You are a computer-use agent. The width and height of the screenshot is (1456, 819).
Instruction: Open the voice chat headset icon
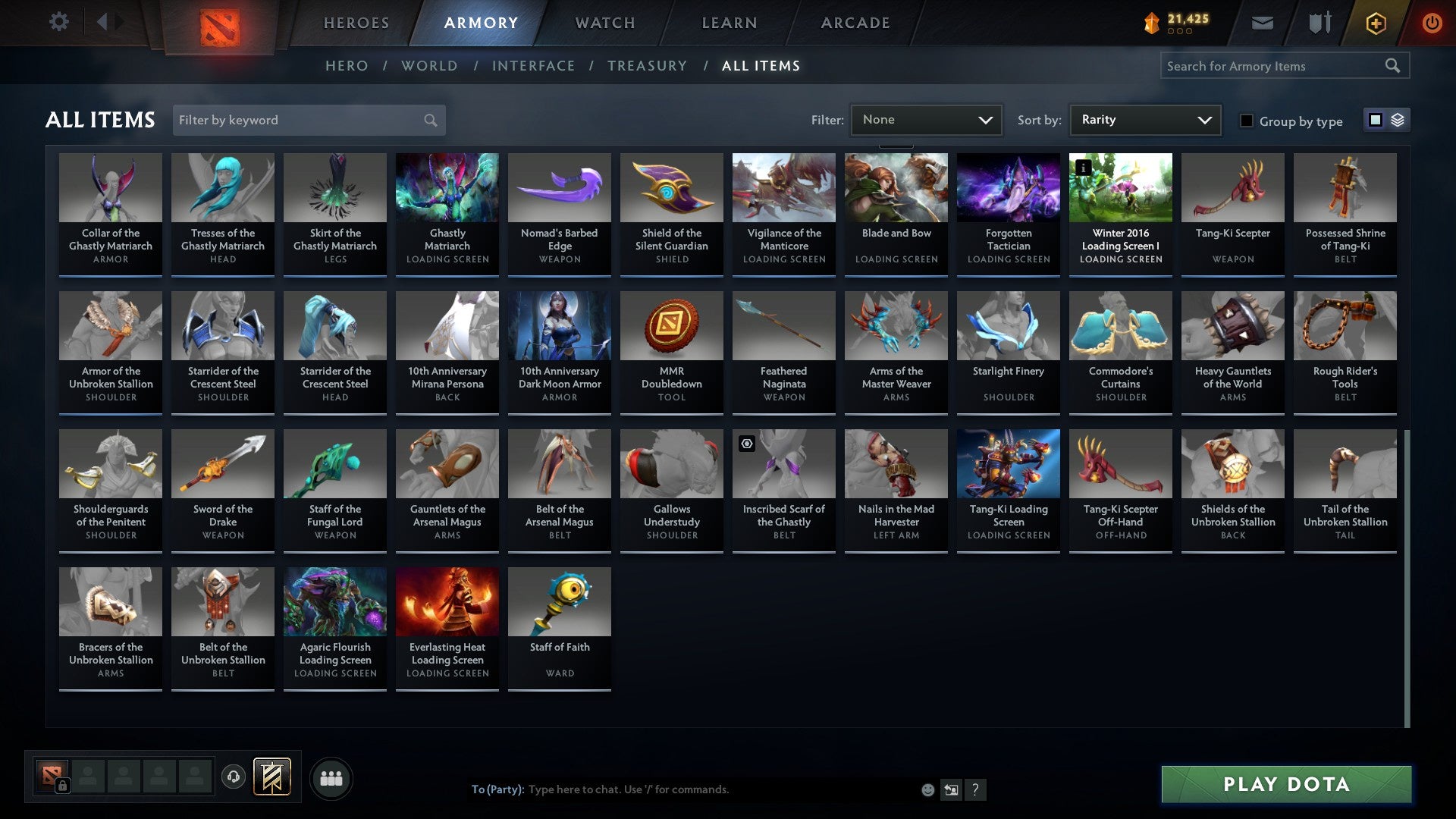234,777
